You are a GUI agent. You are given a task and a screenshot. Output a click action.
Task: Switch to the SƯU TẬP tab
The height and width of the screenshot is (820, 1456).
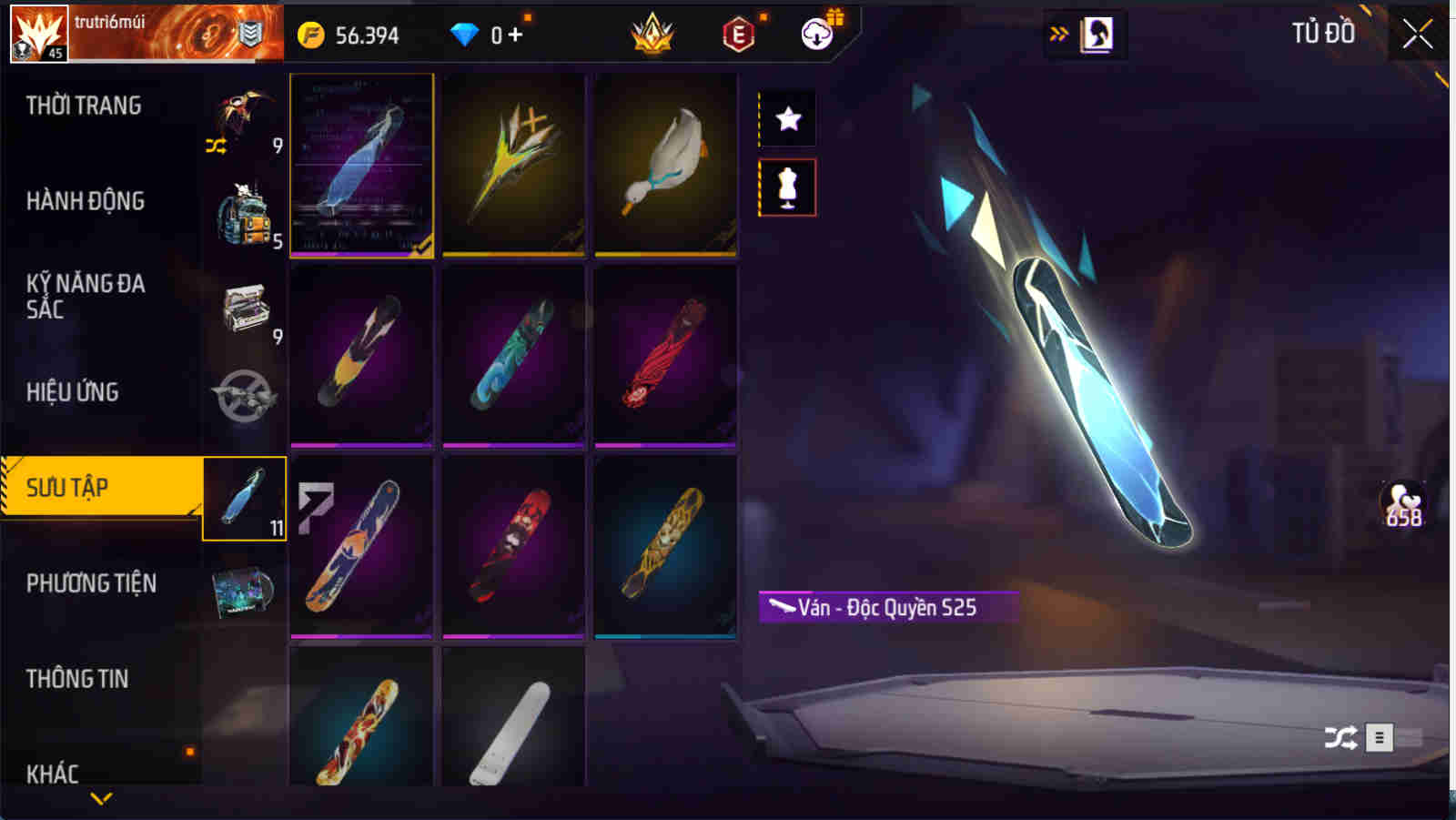(x=100, y=487)
